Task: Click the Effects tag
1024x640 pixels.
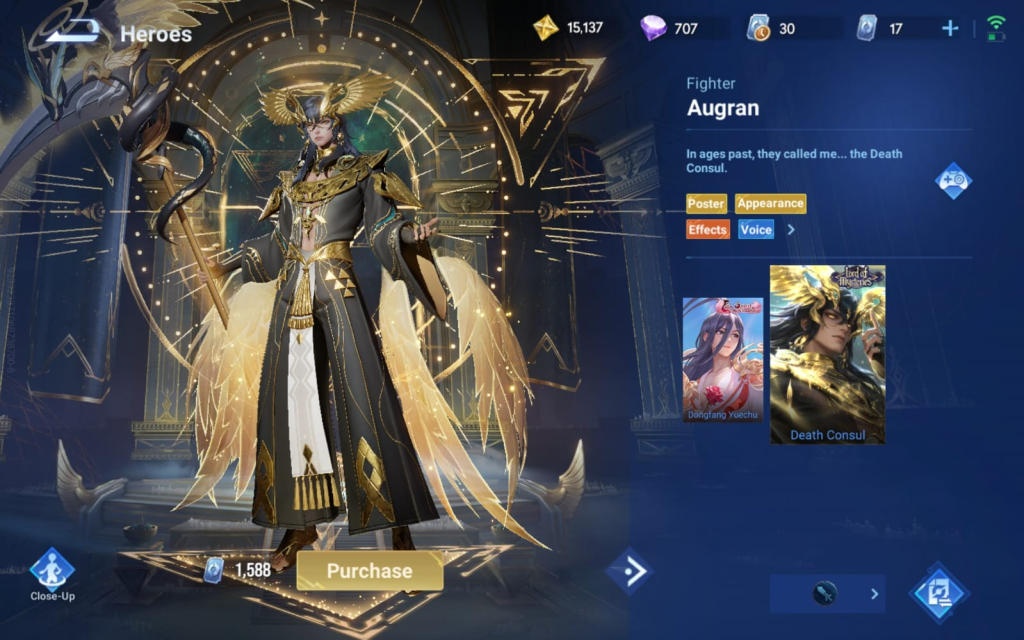Action: pyautogui.click(x=707, y=230)
